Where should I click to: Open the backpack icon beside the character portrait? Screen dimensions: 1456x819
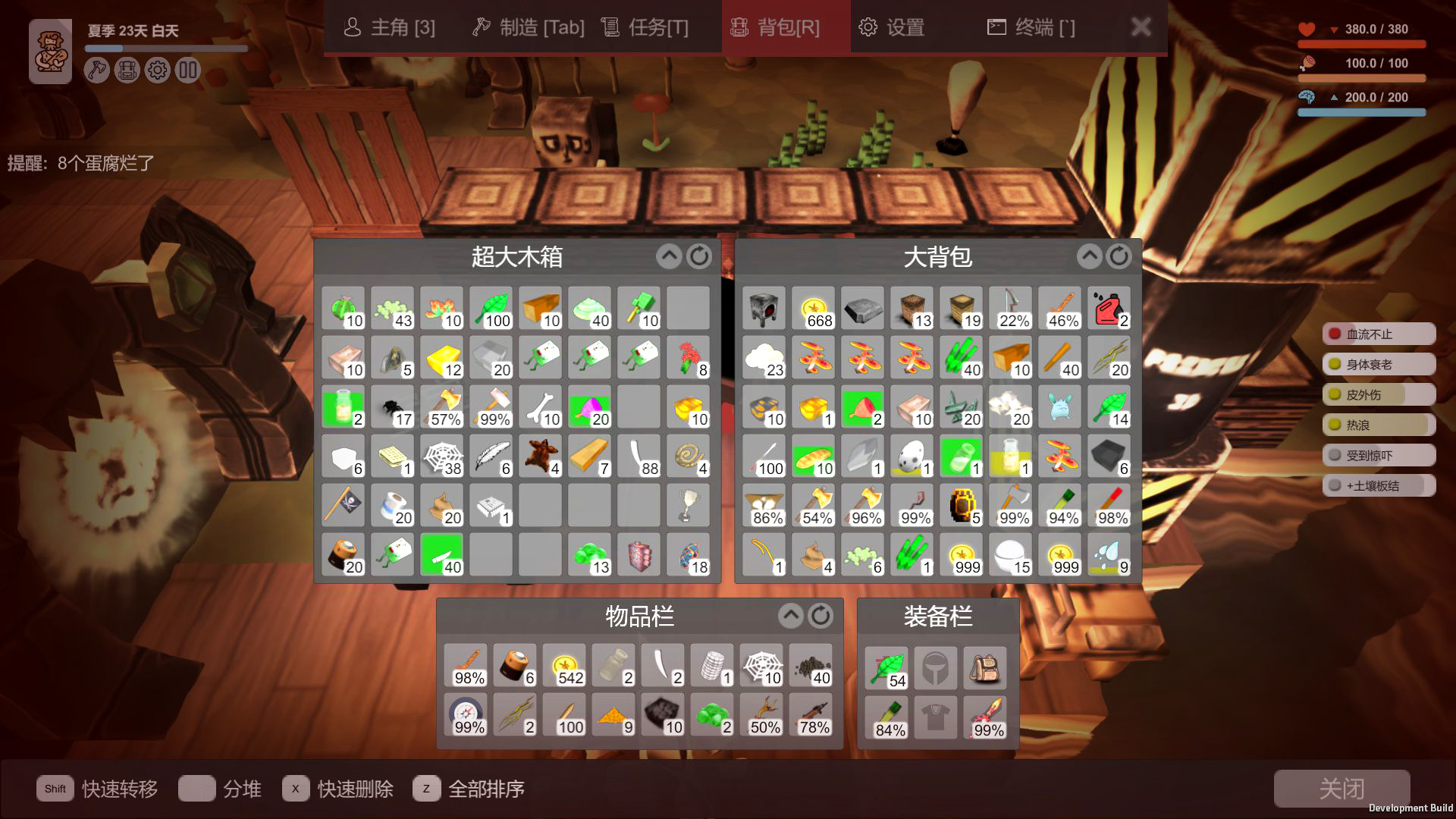126,70
